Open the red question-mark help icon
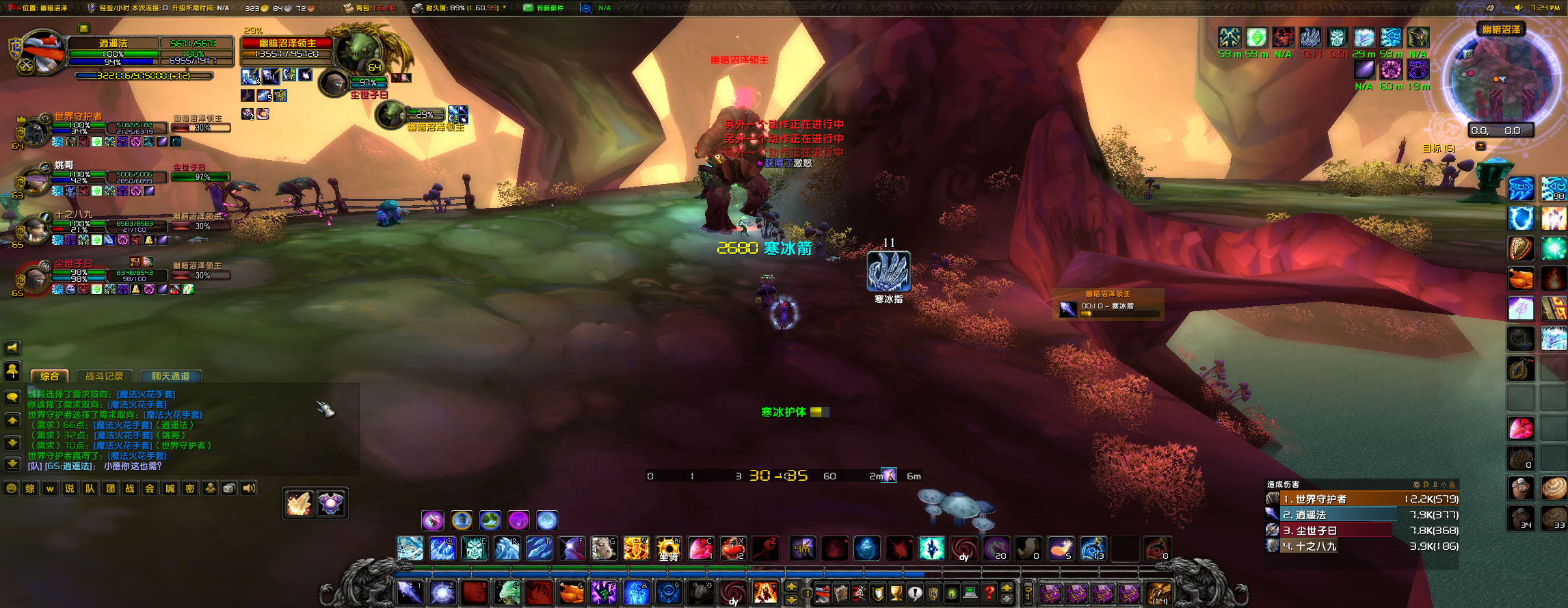 click(x=989, y=592)
